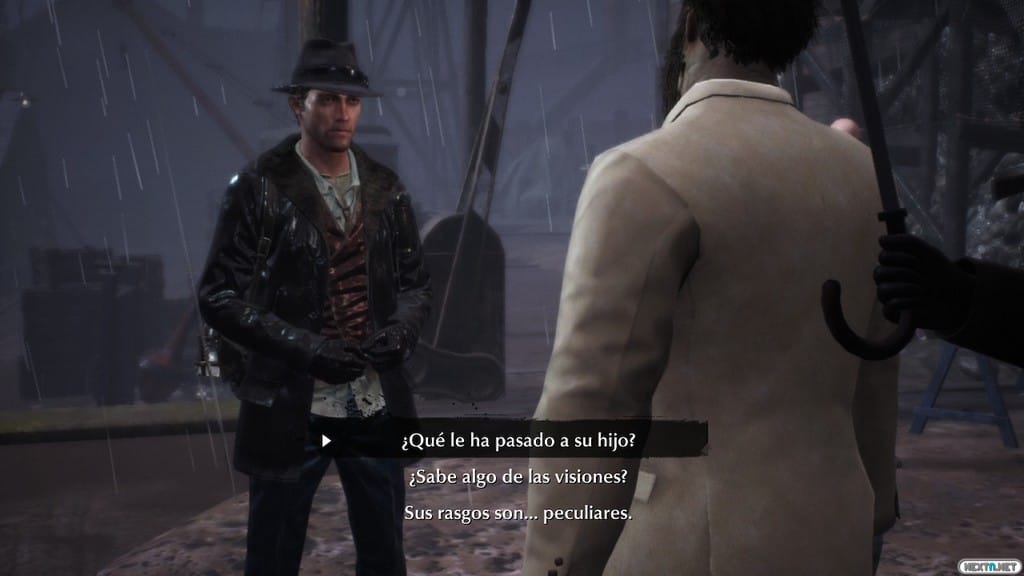Choose "¿Sabe algo de las visiones?" reply
The image size is (1024, 576).
[518, 476]
